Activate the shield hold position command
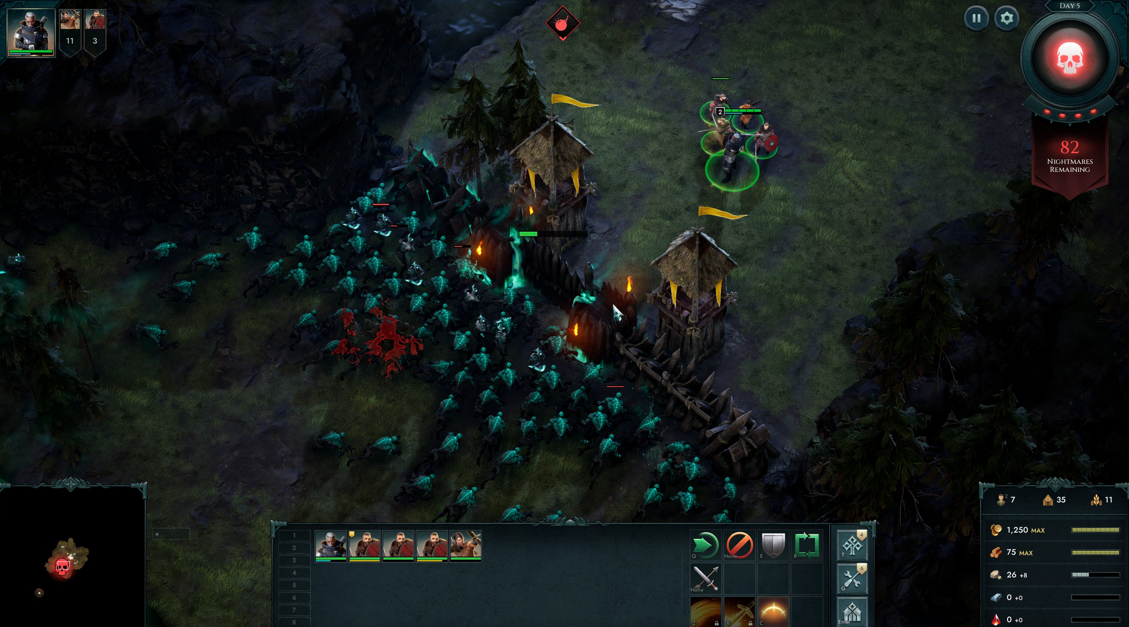 tap(773, 545)
